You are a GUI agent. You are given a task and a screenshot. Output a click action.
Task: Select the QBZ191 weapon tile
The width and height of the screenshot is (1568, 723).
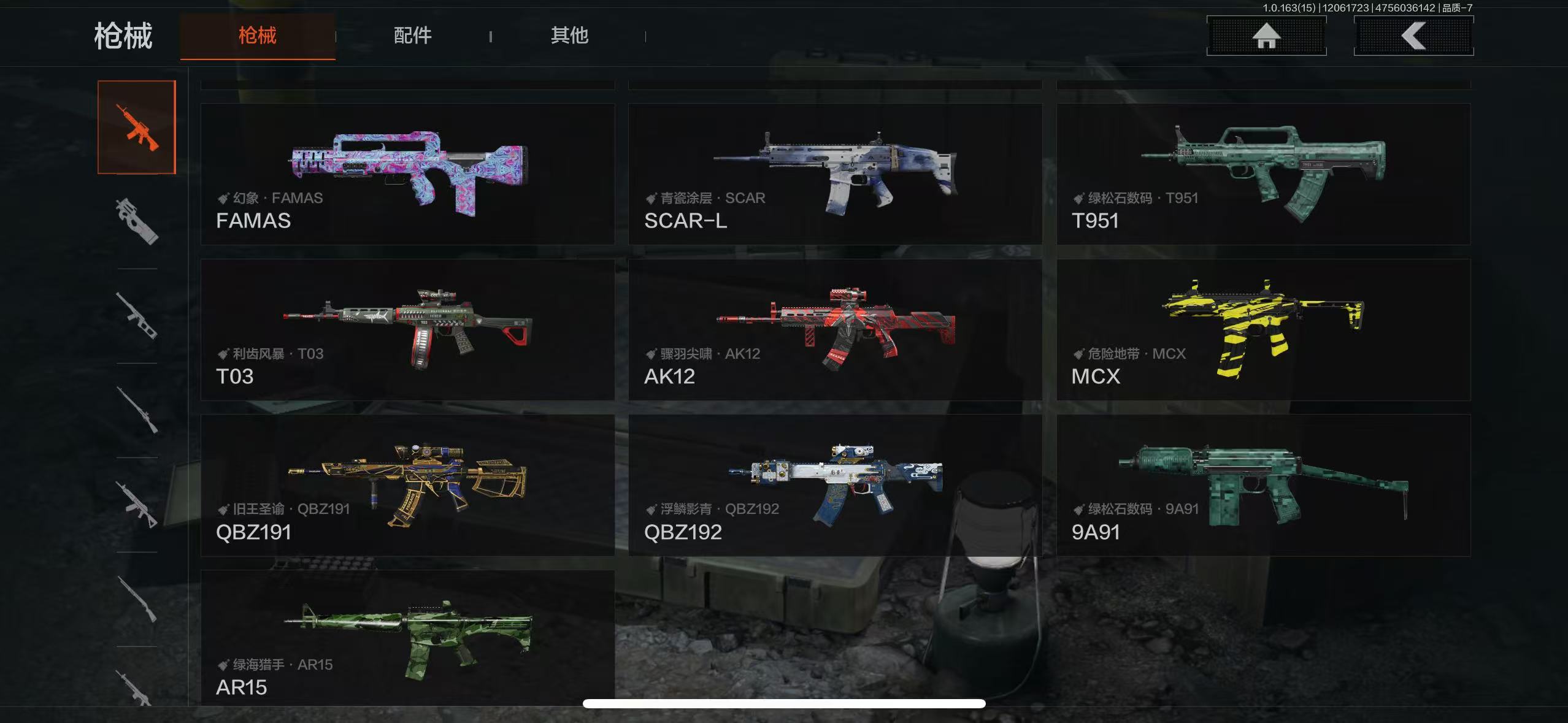point(408,485)
